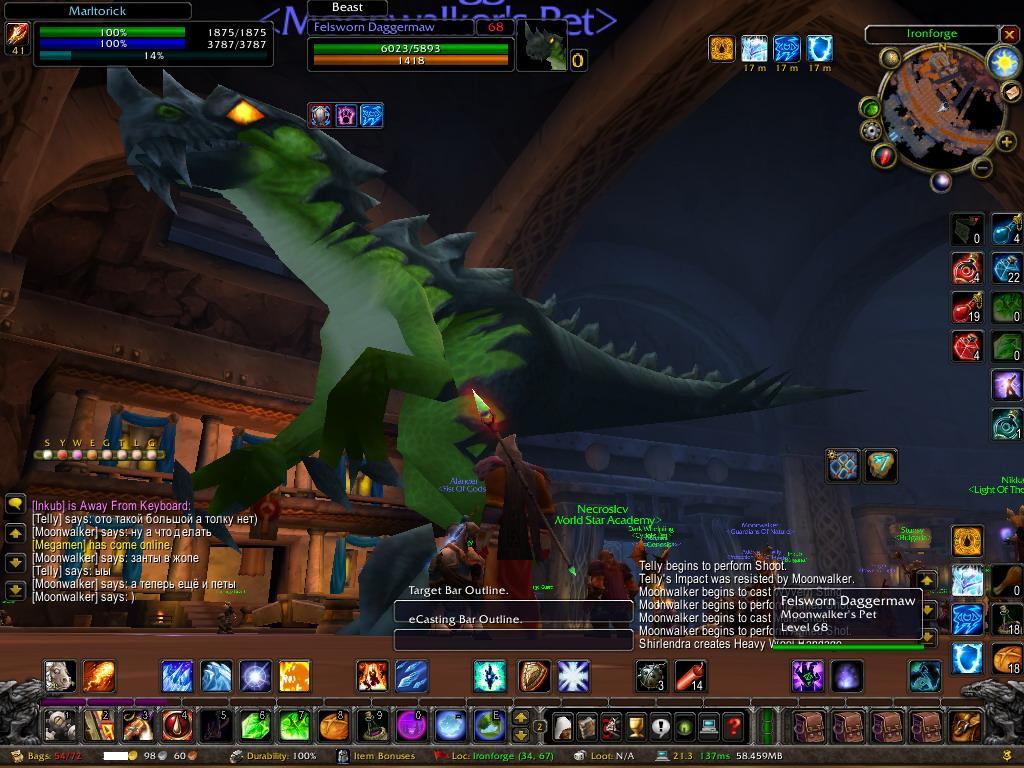
Task: Open the red question mark help button
Action: 733,725
